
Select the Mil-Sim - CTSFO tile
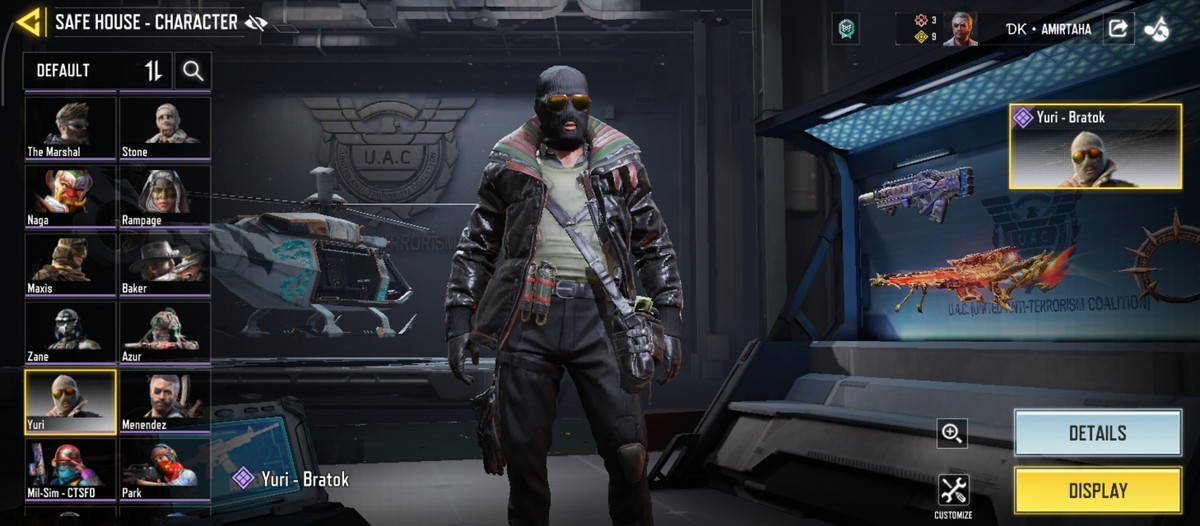(x=70, y=469)
